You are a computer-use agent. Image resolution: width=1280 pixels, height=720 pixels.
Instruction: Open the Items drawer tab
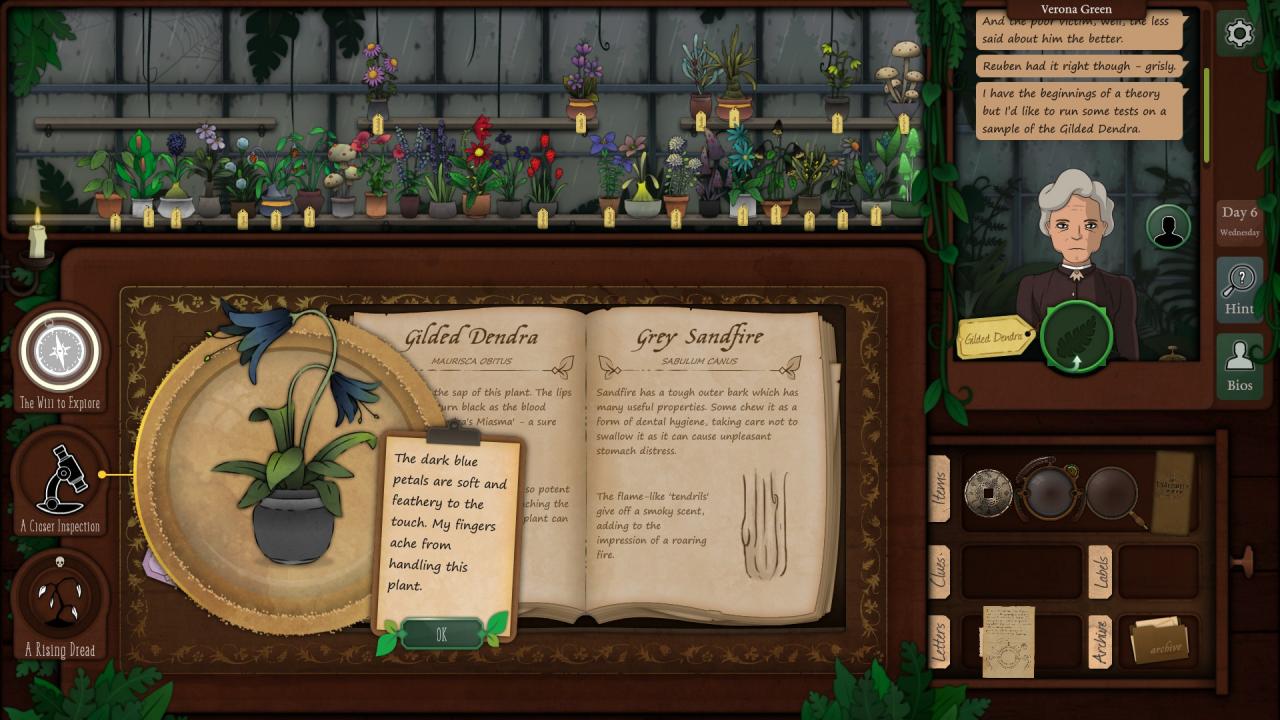coord(940,488)
